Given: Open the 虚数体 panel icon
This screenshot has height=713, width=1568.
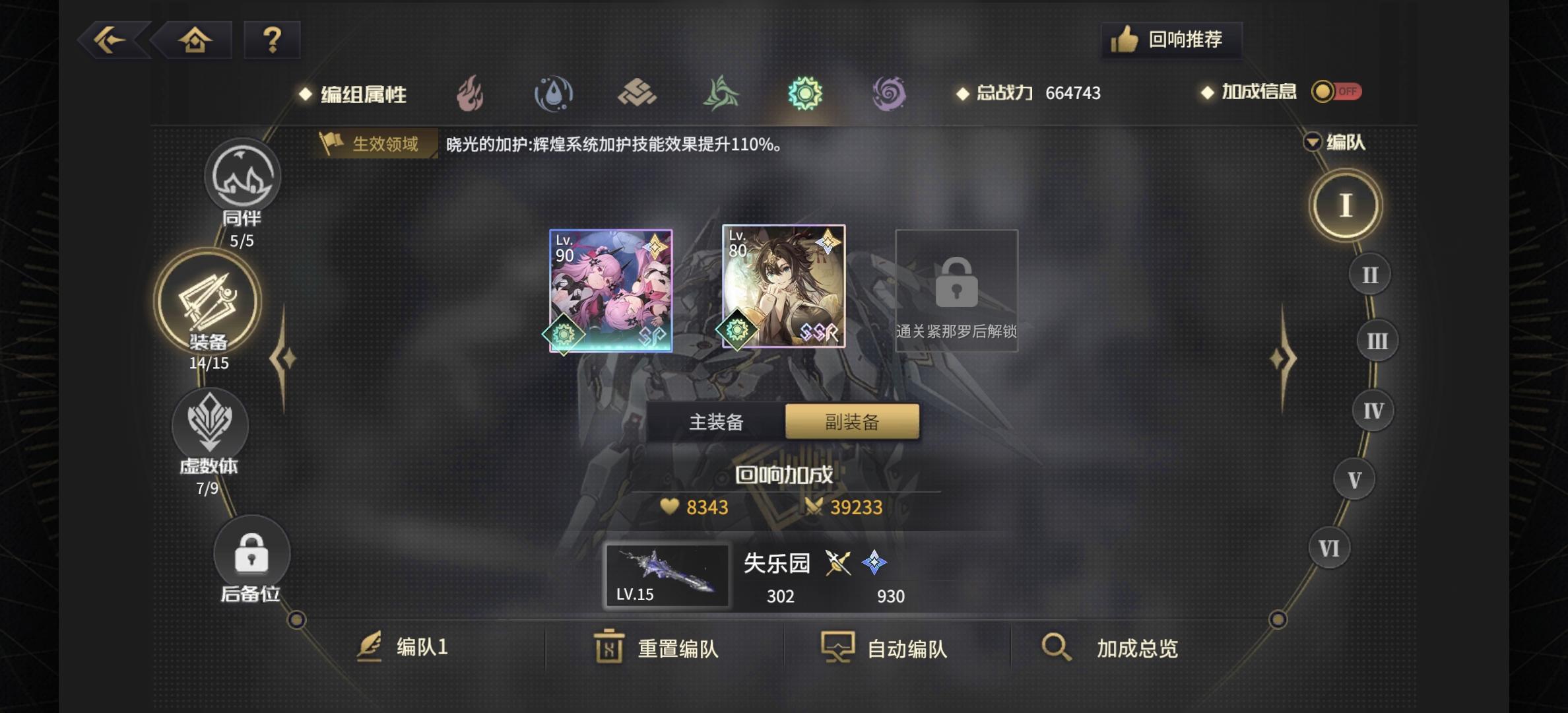Looking at the screenshot, I should (x=211, y=426).
